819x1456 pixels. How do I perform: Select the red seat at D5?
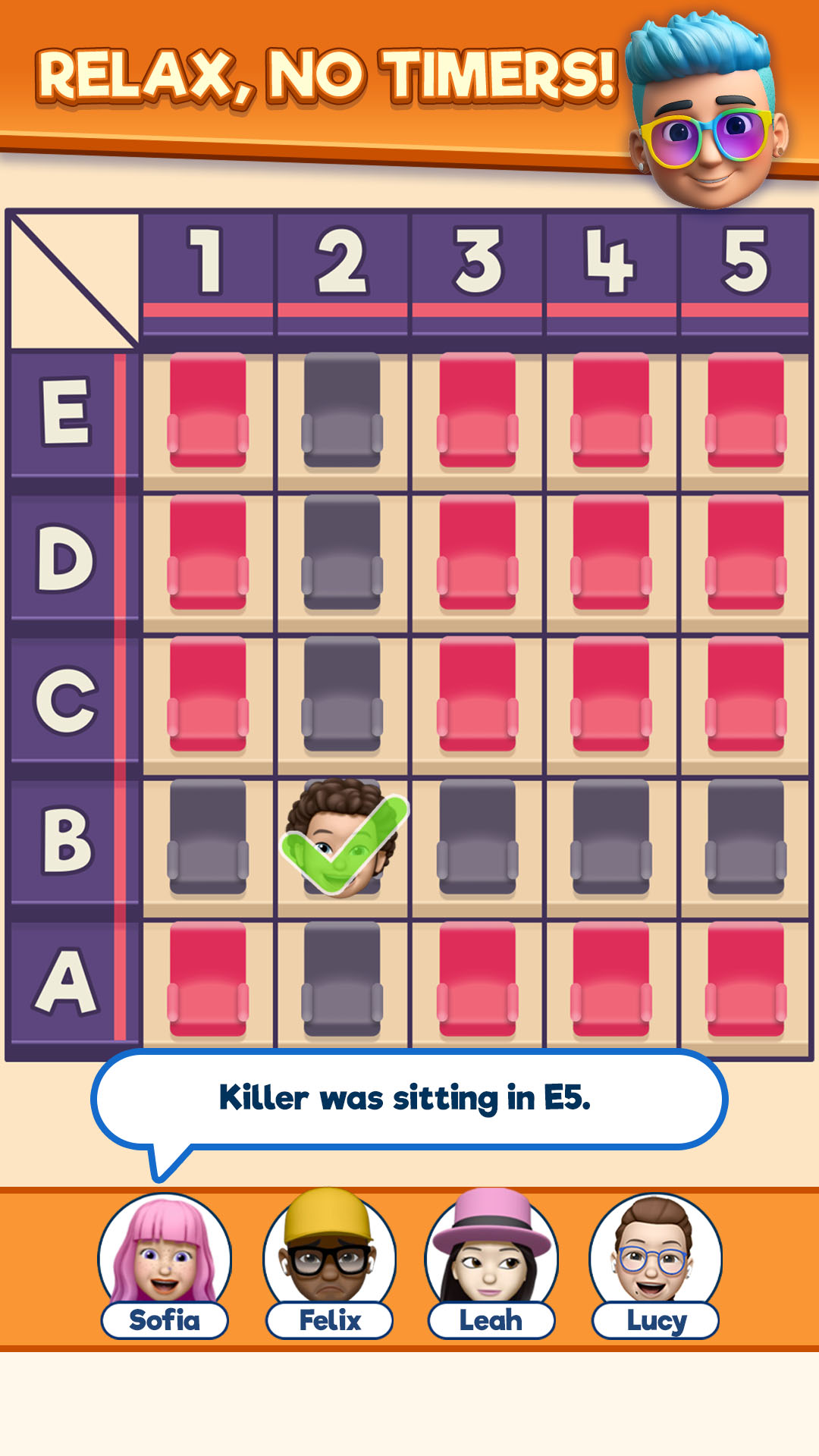745,552
